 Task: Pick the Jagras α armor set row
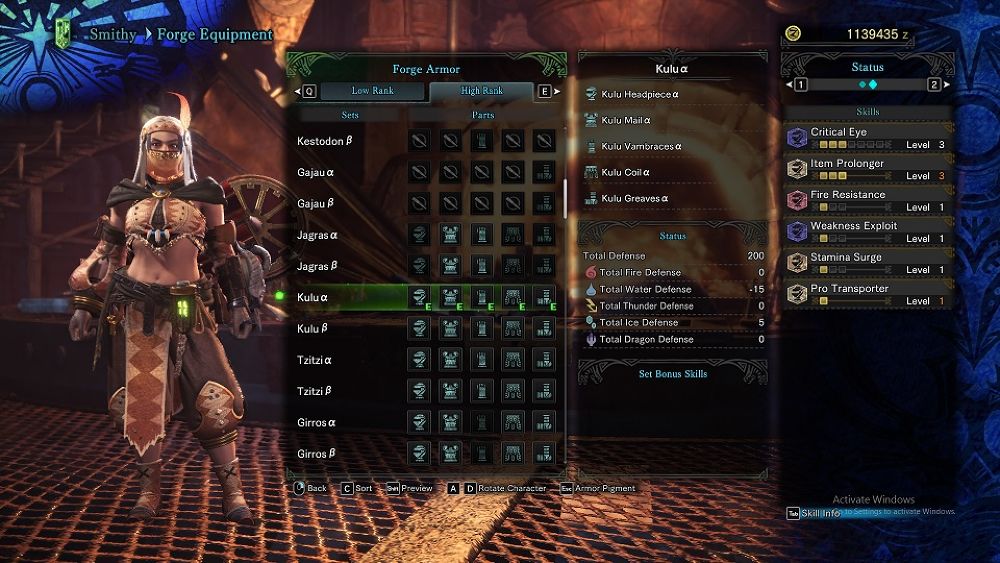(x=318, y=235)
